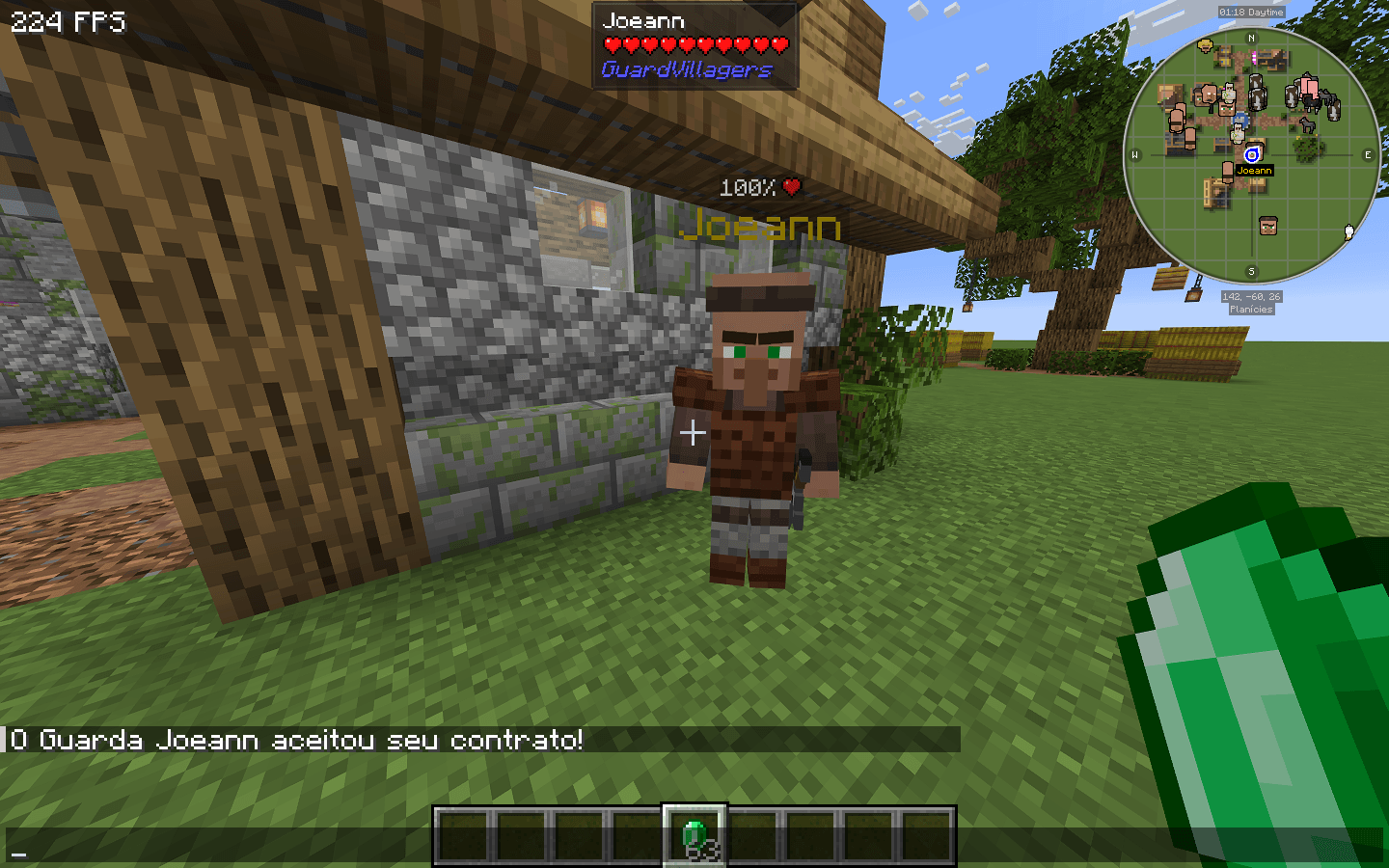The width and height of the screenshot is (1389, 868).
Task: Click the bee nest icon at minimap top-left
Action: pos(1204,46)
